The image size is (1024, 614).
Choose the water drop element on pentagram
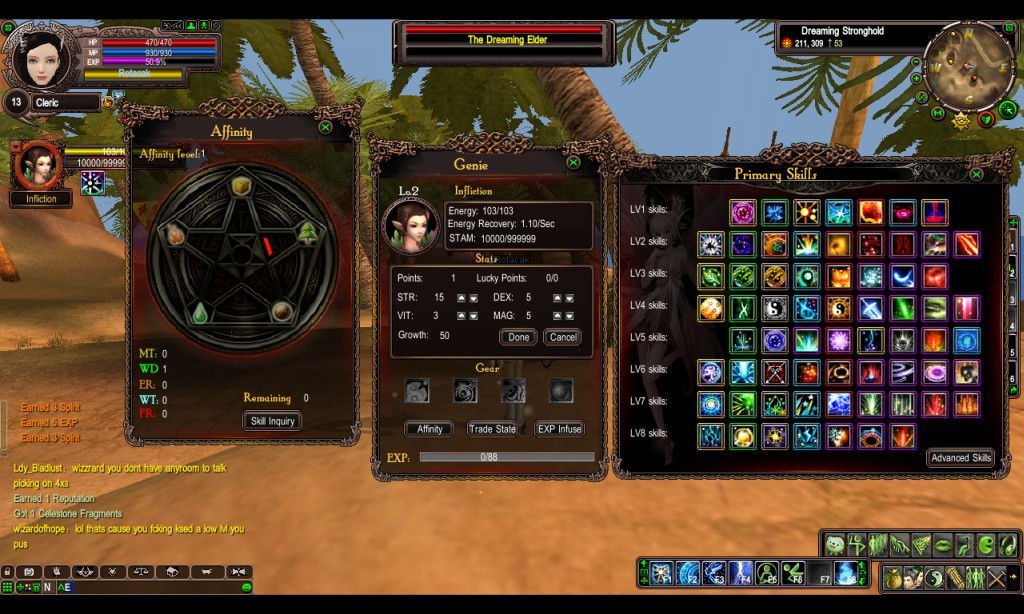pos(200,311)
